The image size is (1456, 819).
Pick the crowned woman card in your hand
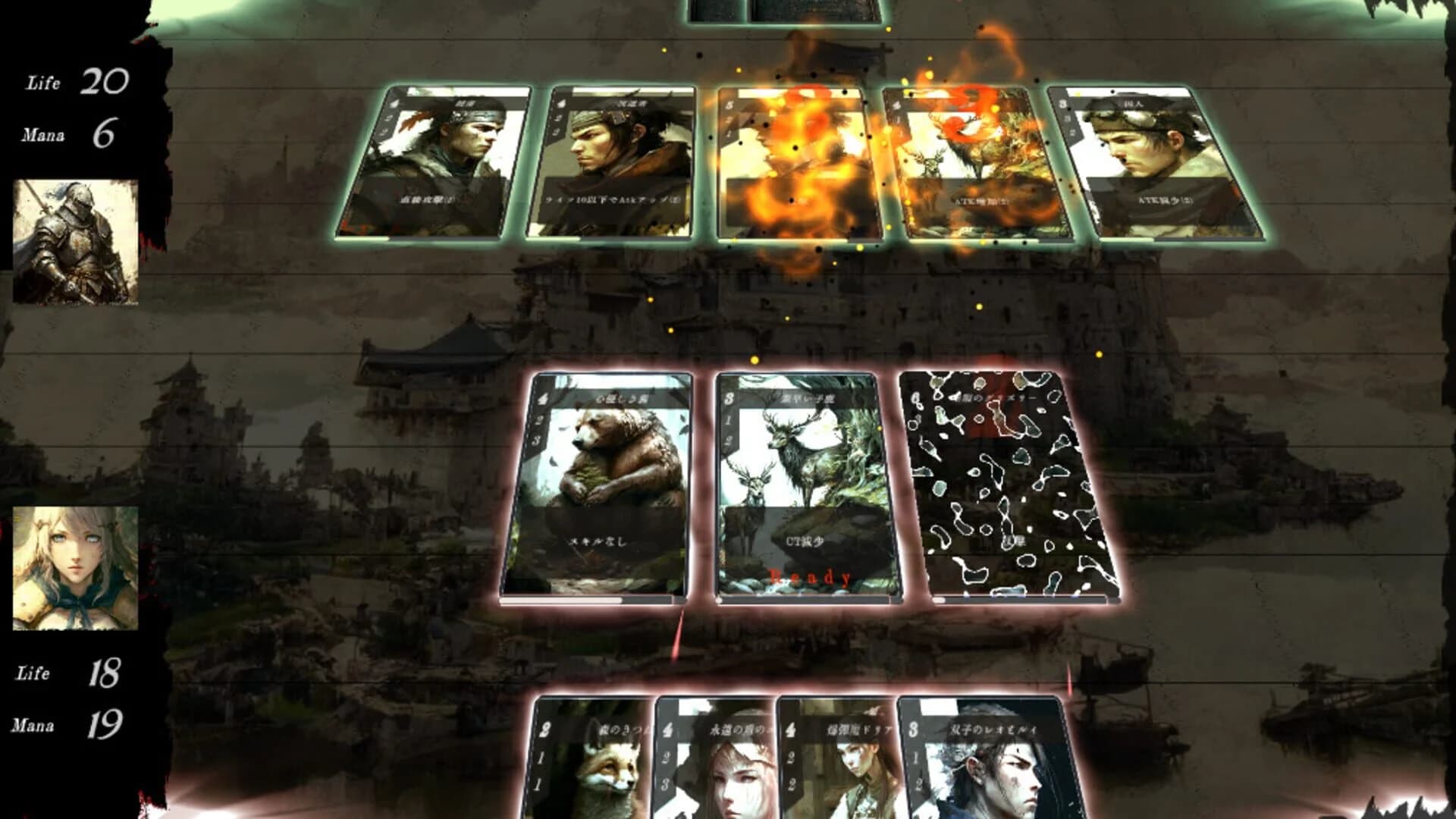pos(720,766)
